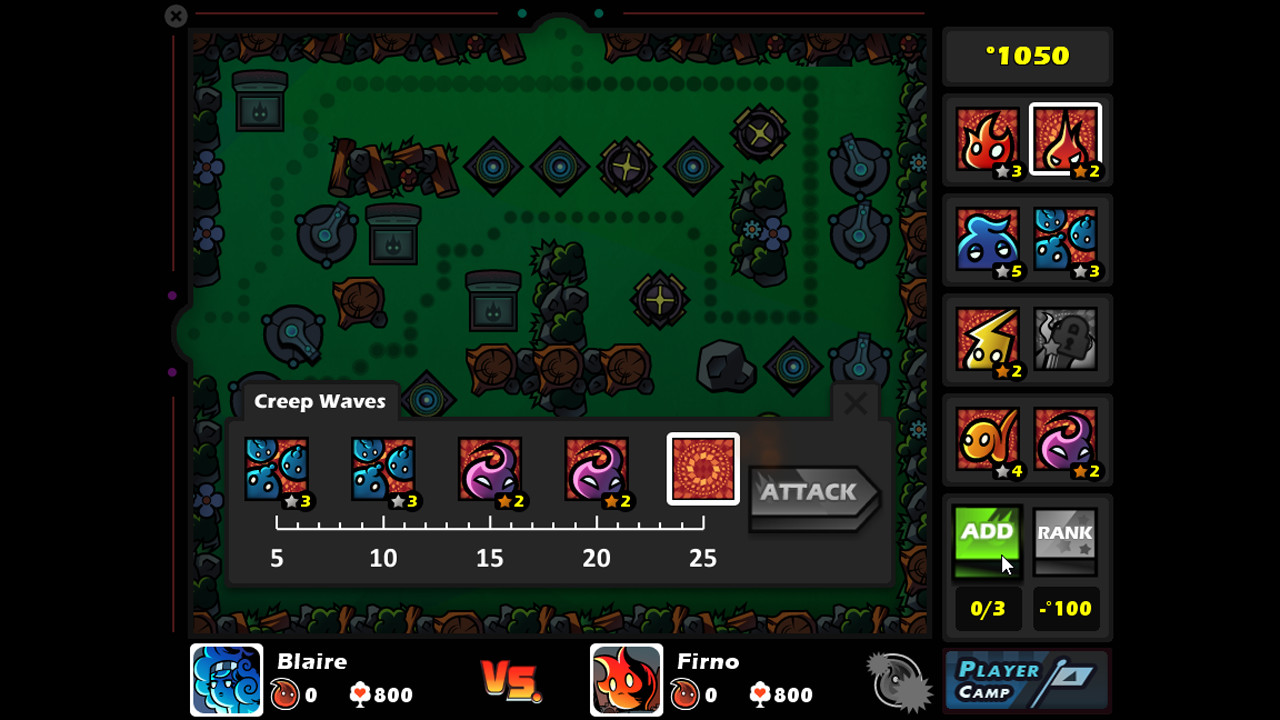Select the wave 25 mystery creep slot

point(703,468)
